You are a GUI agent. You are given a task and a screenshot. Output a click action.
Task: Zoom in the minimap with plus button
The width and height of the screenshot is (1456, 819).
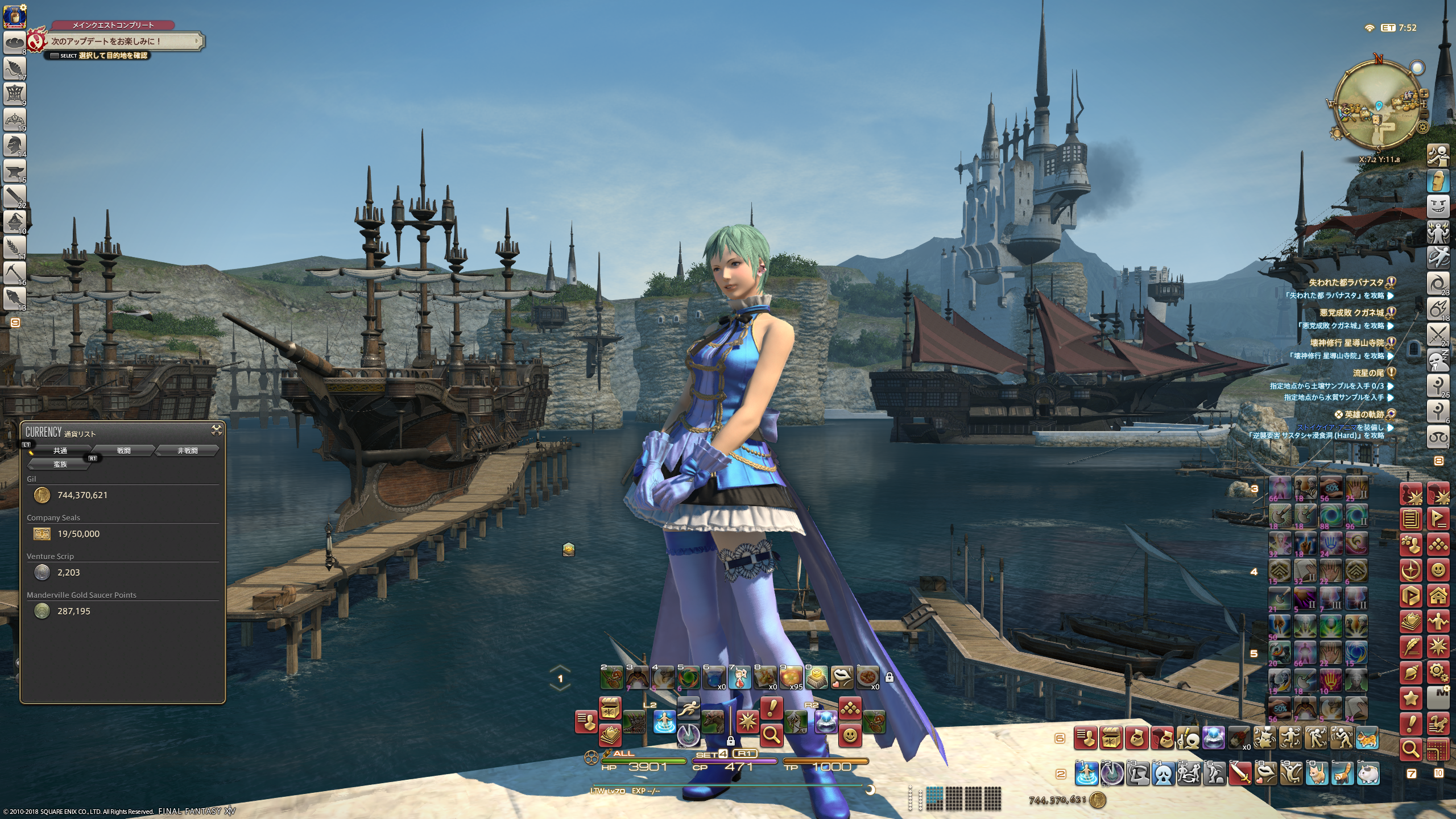(x=1424, y=93)
